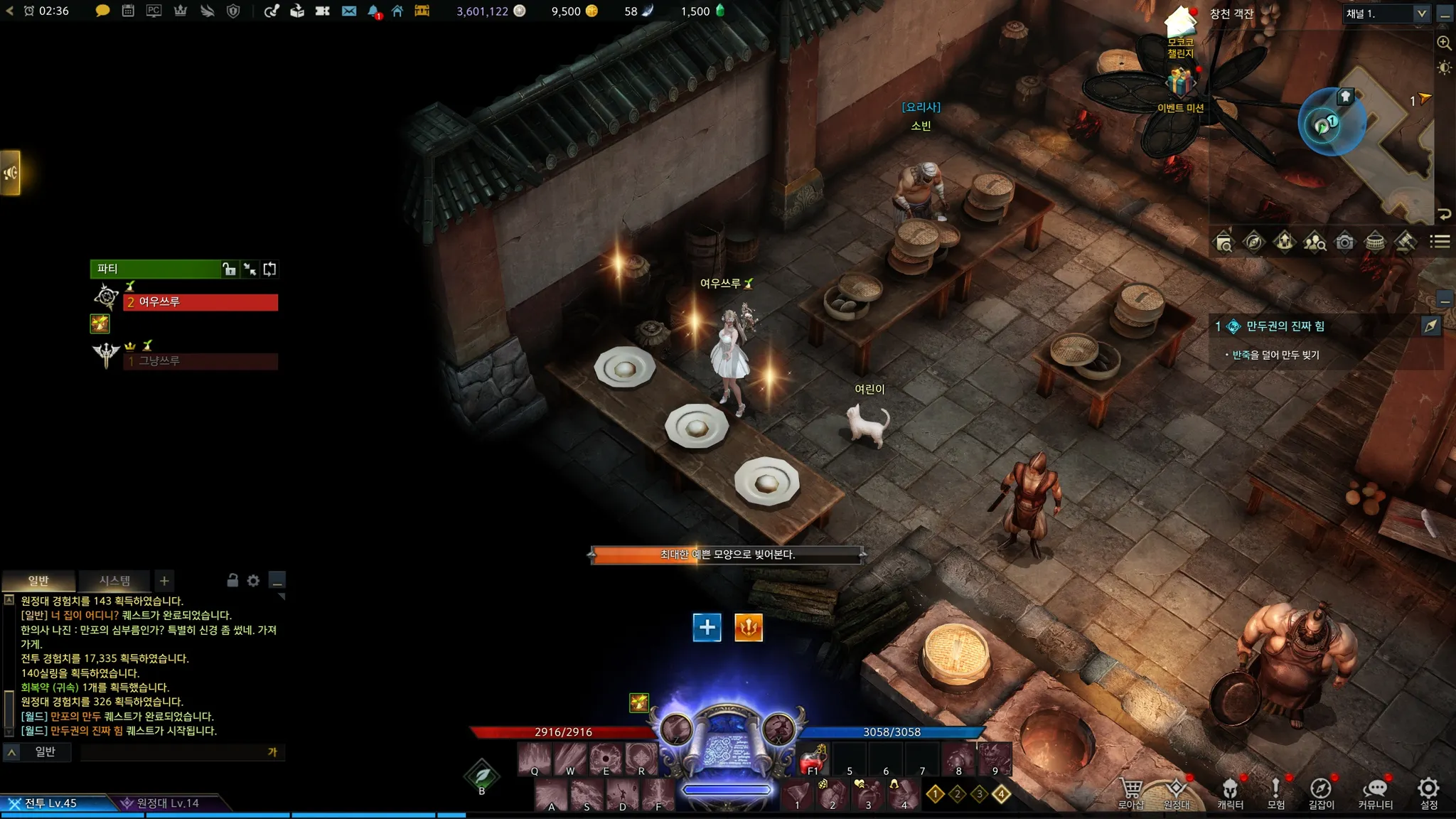This screenshot has width=1456, height=819.
Task: Open the mail envelope icon
Action: (348, 11)
